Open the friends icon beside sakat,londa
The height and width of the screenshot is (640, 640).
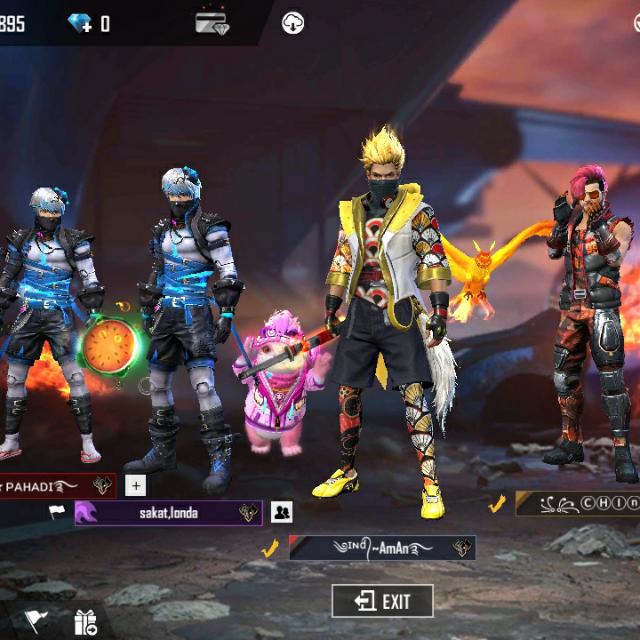(281, 512)
